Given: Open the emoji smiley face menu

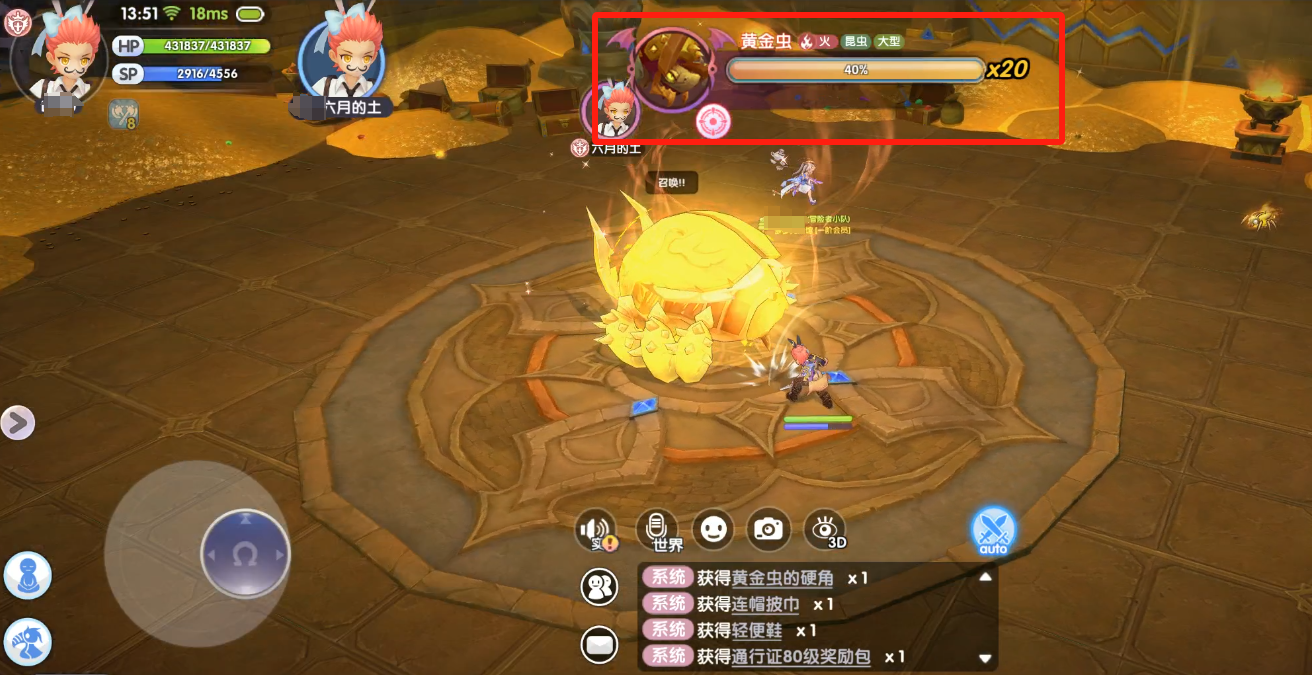Looking at the screenshot, I should [x=712, y=530].
